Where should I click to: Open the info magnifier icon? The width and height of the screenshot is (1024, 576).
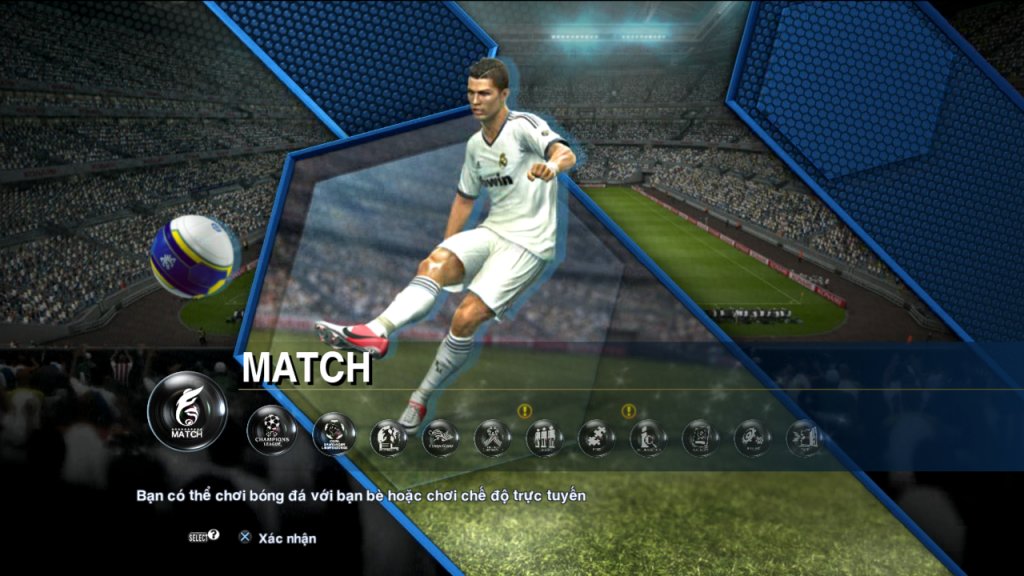tap(648, 438)
